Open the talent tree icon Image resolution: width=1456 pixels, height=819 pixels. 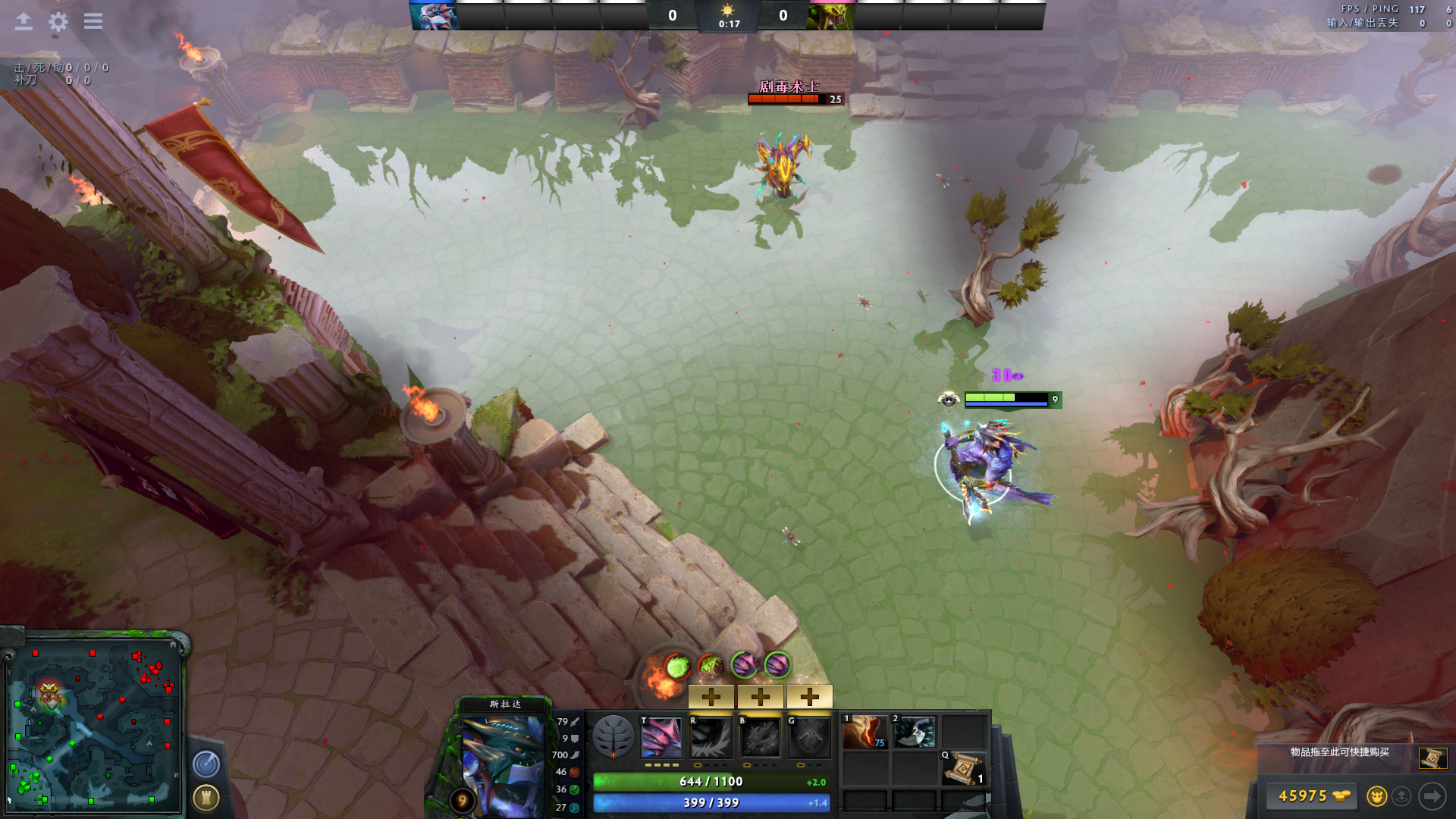pos(613,736)
